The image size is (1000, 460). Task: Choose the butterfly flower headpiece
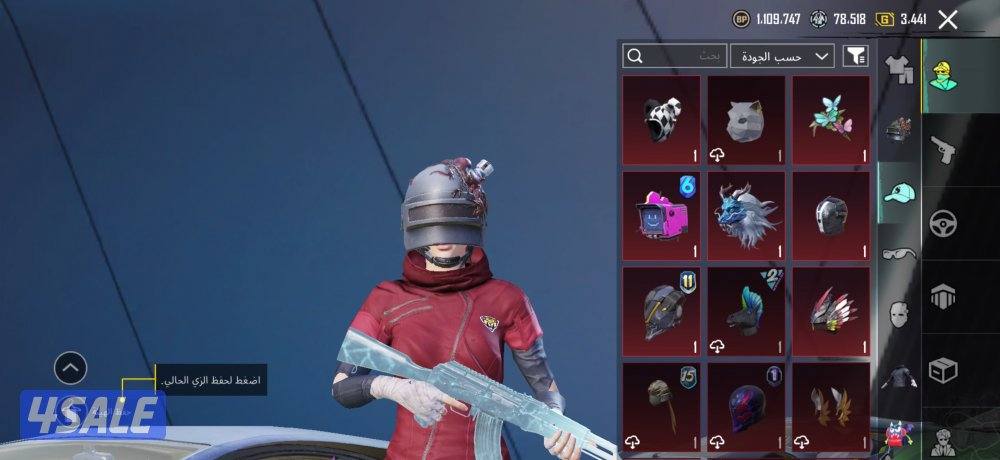coord(831,120)
